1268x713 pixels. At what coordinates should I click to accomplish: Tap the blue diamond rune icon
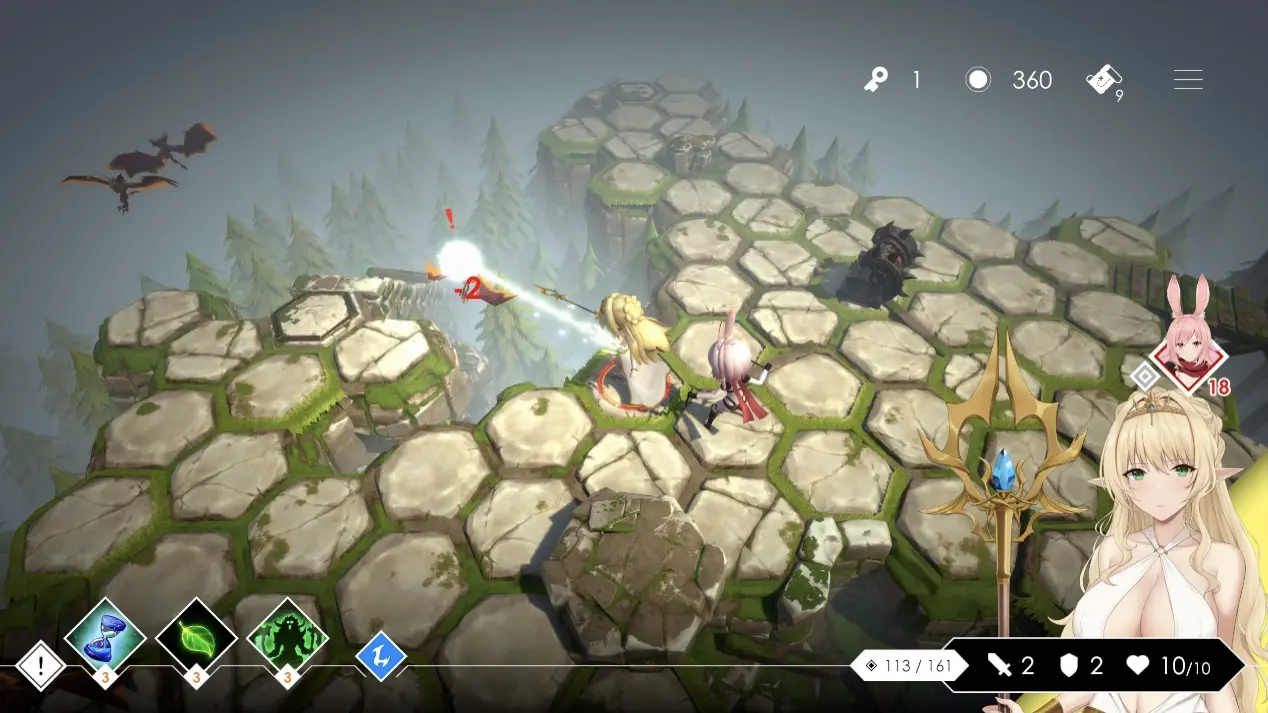(381, 657)
